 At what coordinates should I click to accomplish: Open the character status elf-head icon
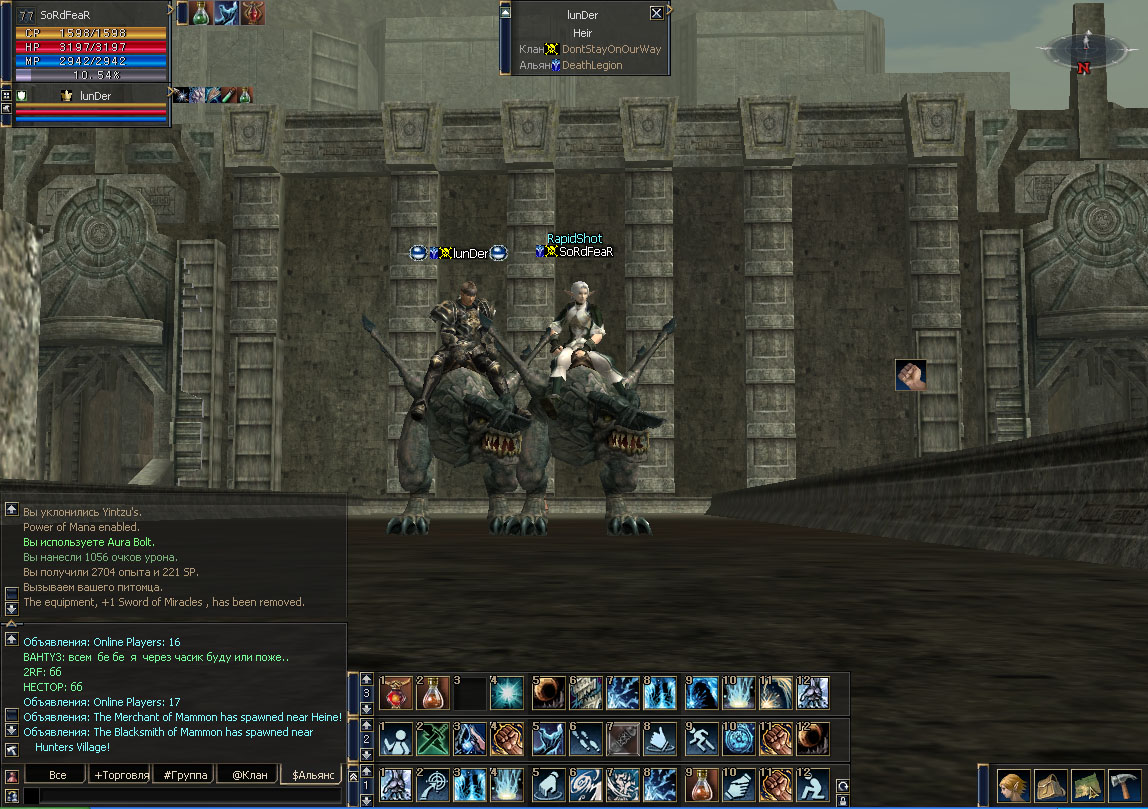[x=1015, y=786]
